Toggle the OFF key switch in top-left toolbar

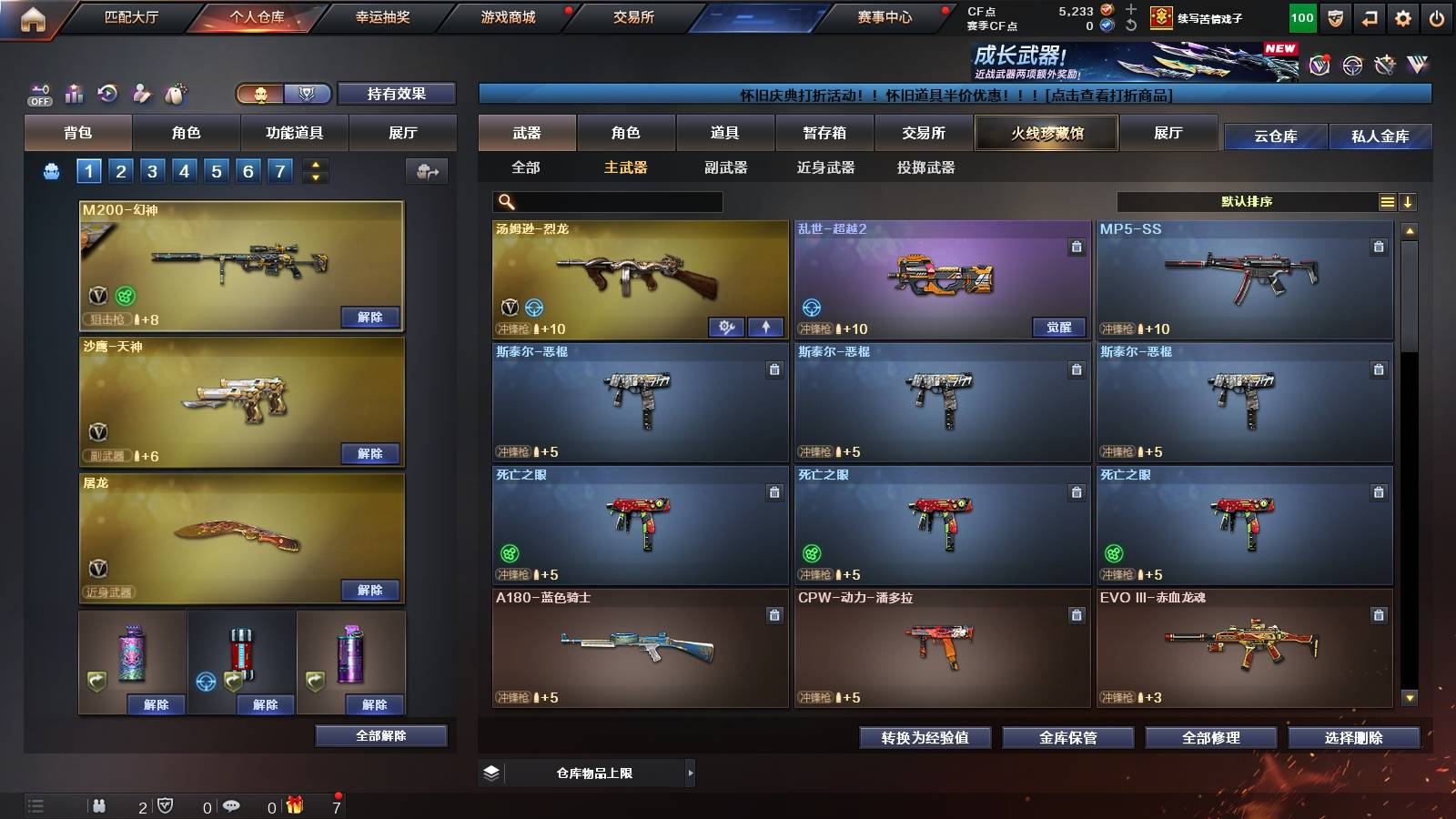38,96
